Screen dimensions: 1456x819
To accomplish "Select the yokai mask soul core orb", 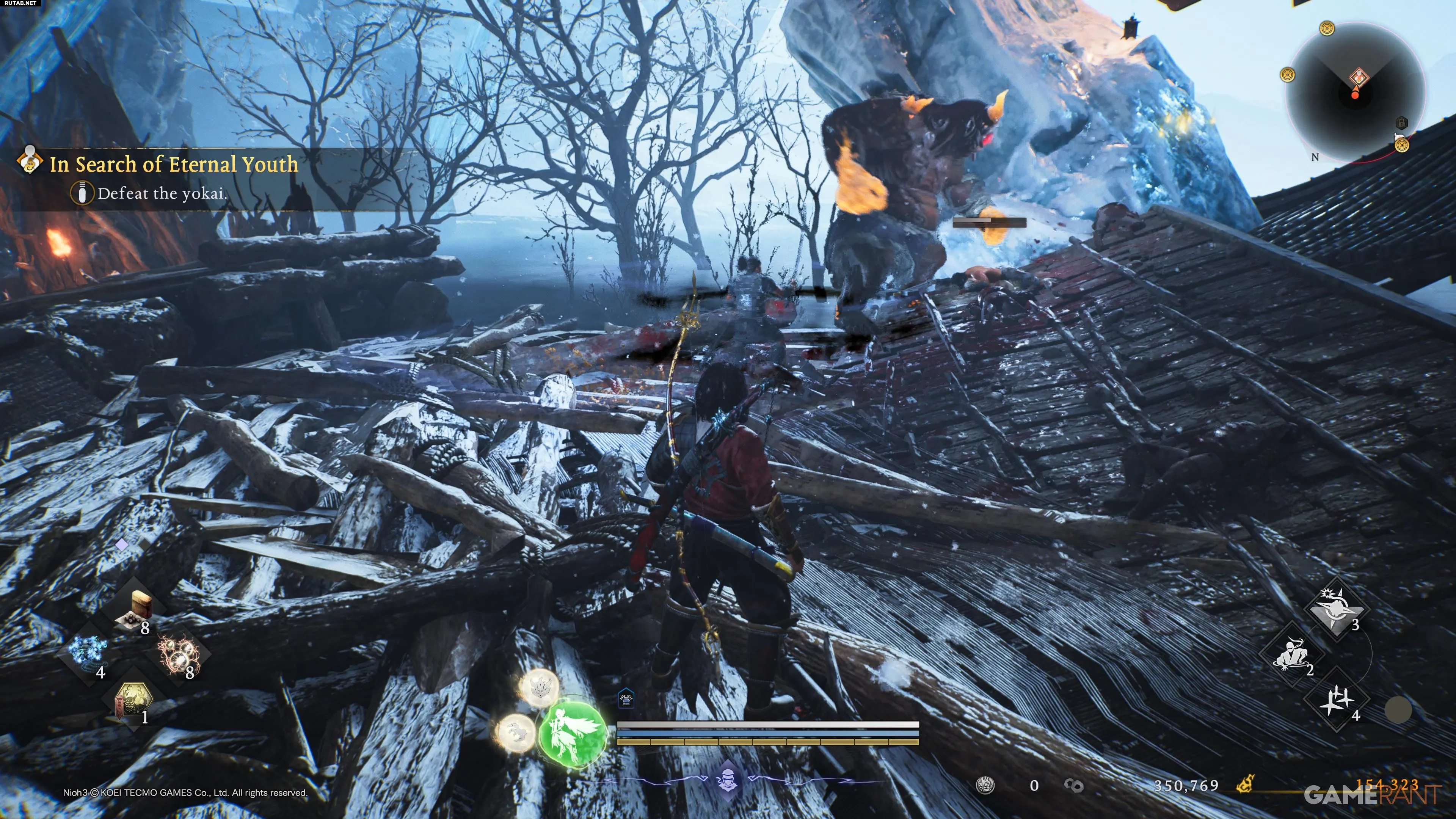I will pos(539,687).
